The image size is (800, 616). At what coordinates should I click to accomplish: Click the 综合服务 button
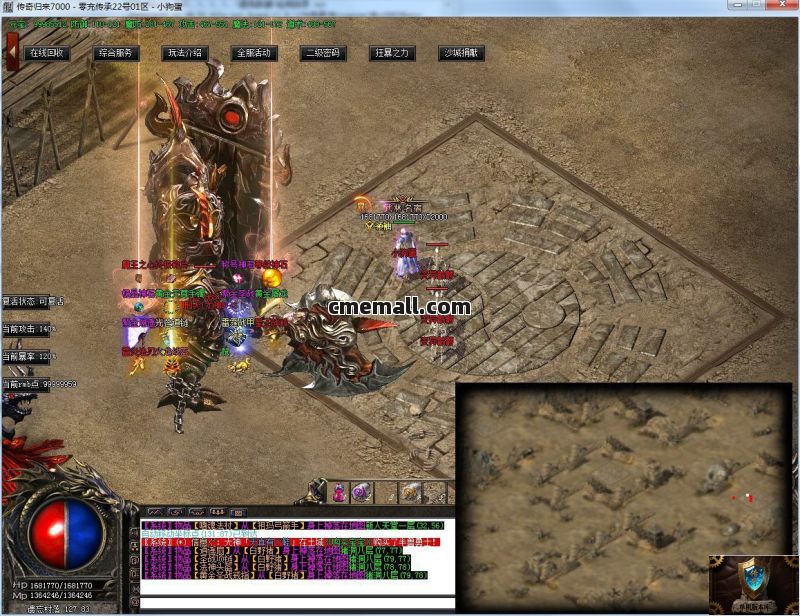tap(117, 53)
